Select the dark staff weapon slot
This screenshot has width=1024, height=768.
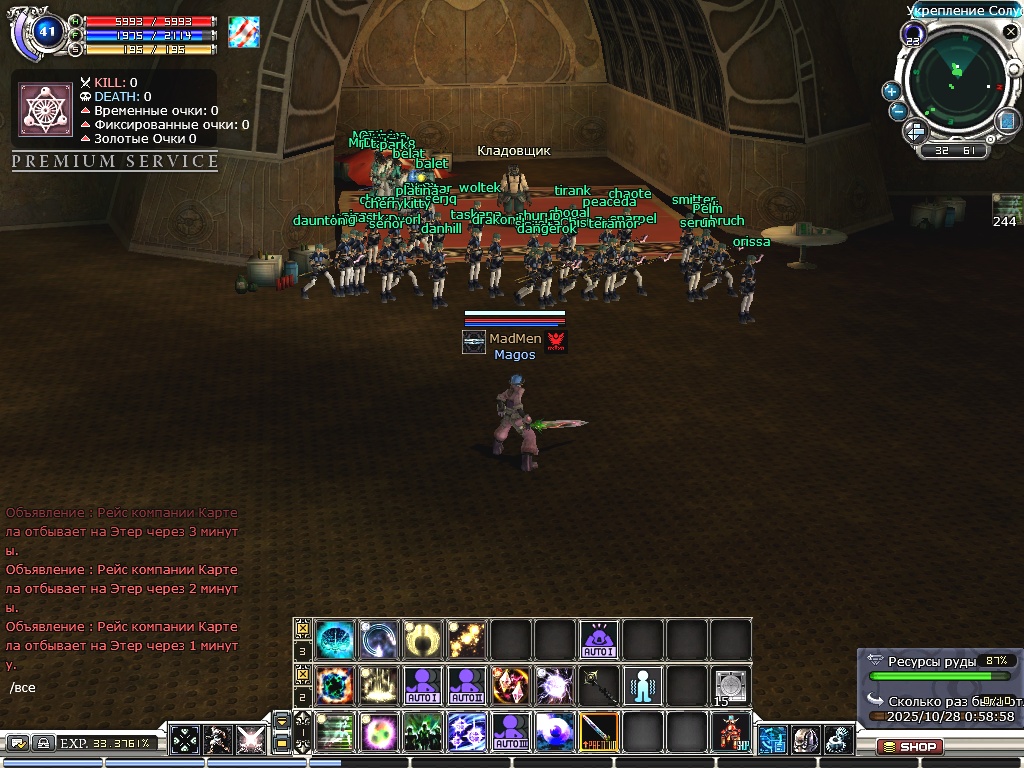599,686
